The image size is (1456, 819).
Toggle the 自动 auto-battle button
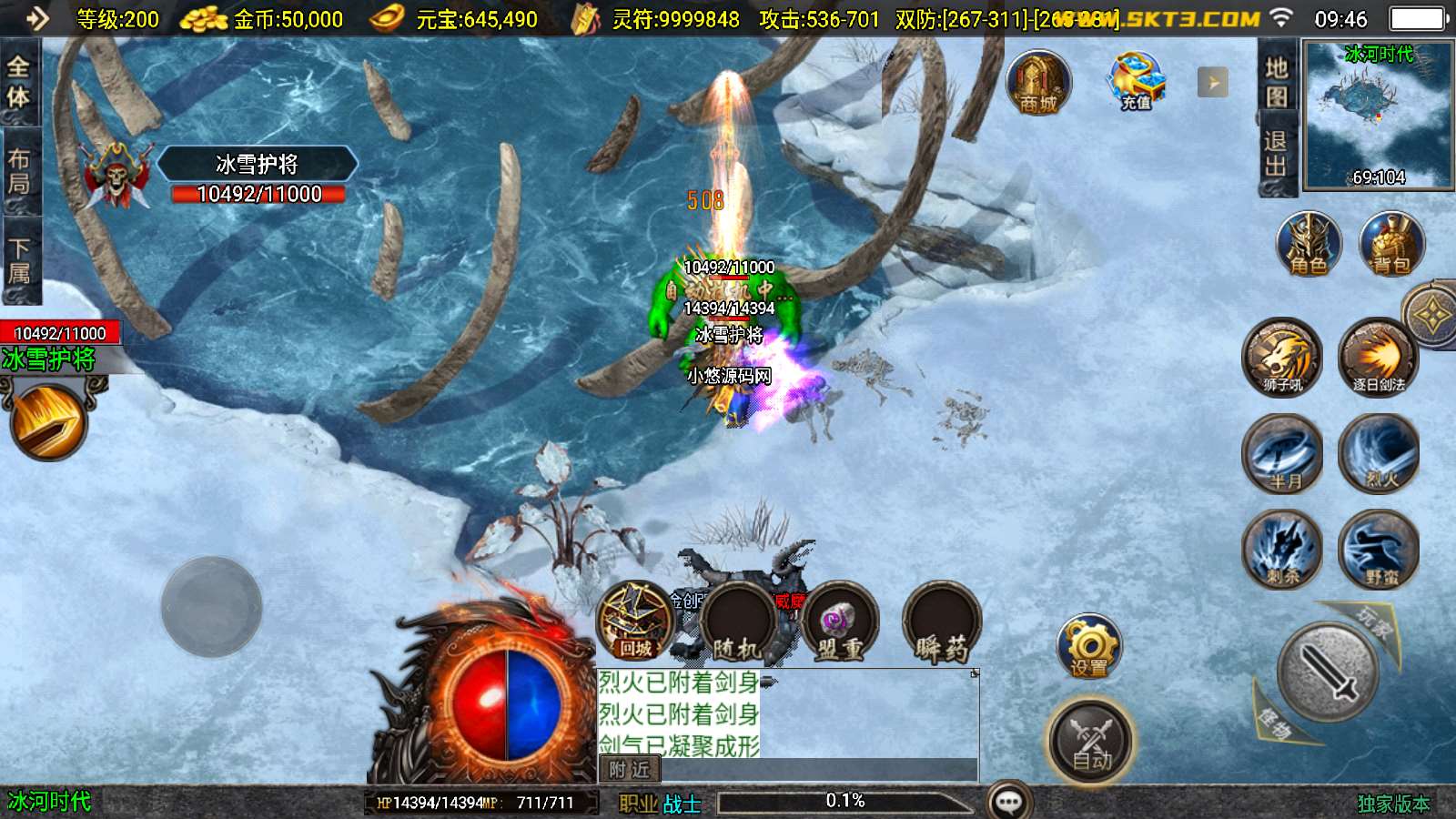click(x=1090, y=741)
